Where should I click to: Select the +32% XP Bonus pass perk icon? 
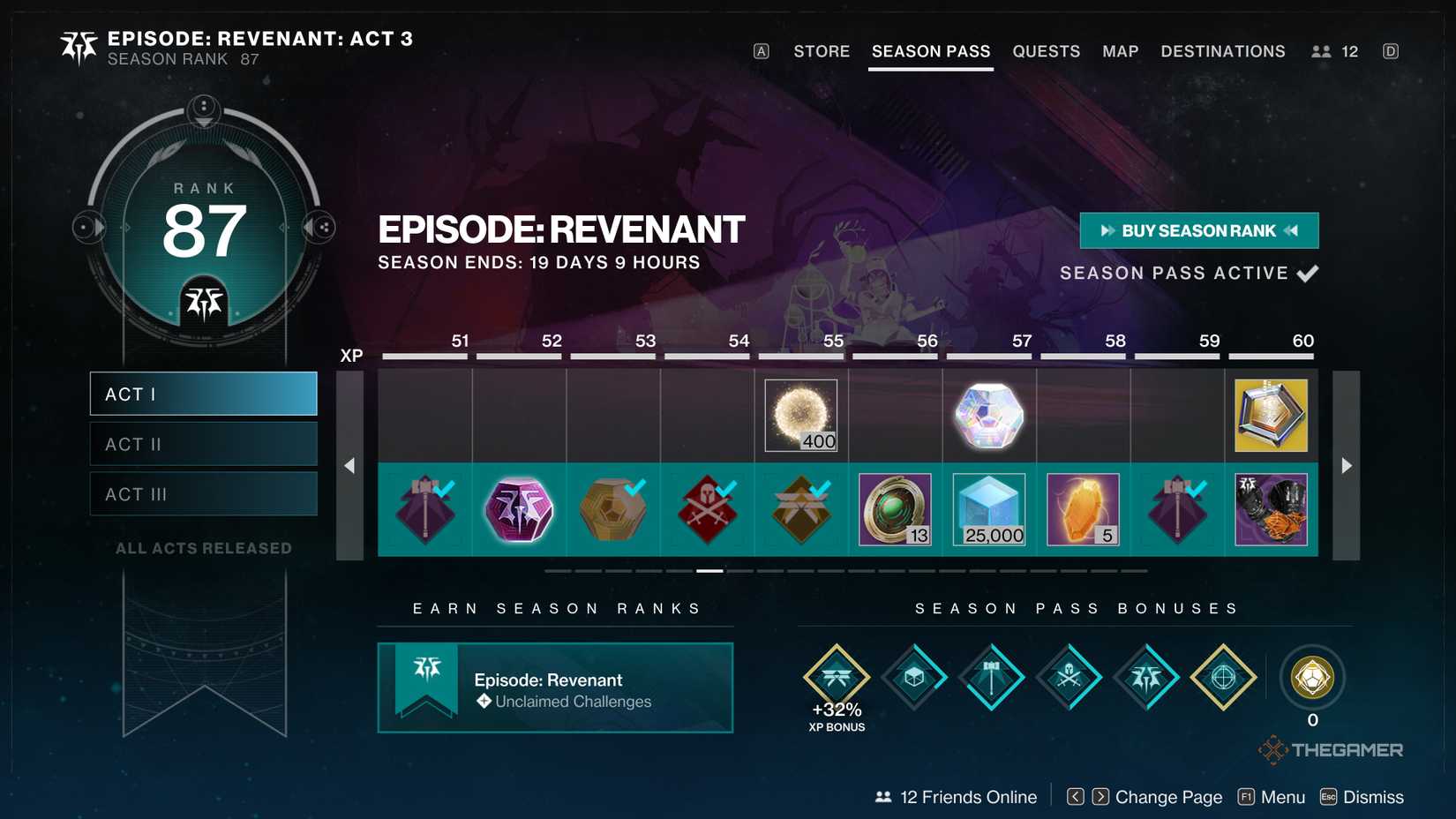pos(837,678)
